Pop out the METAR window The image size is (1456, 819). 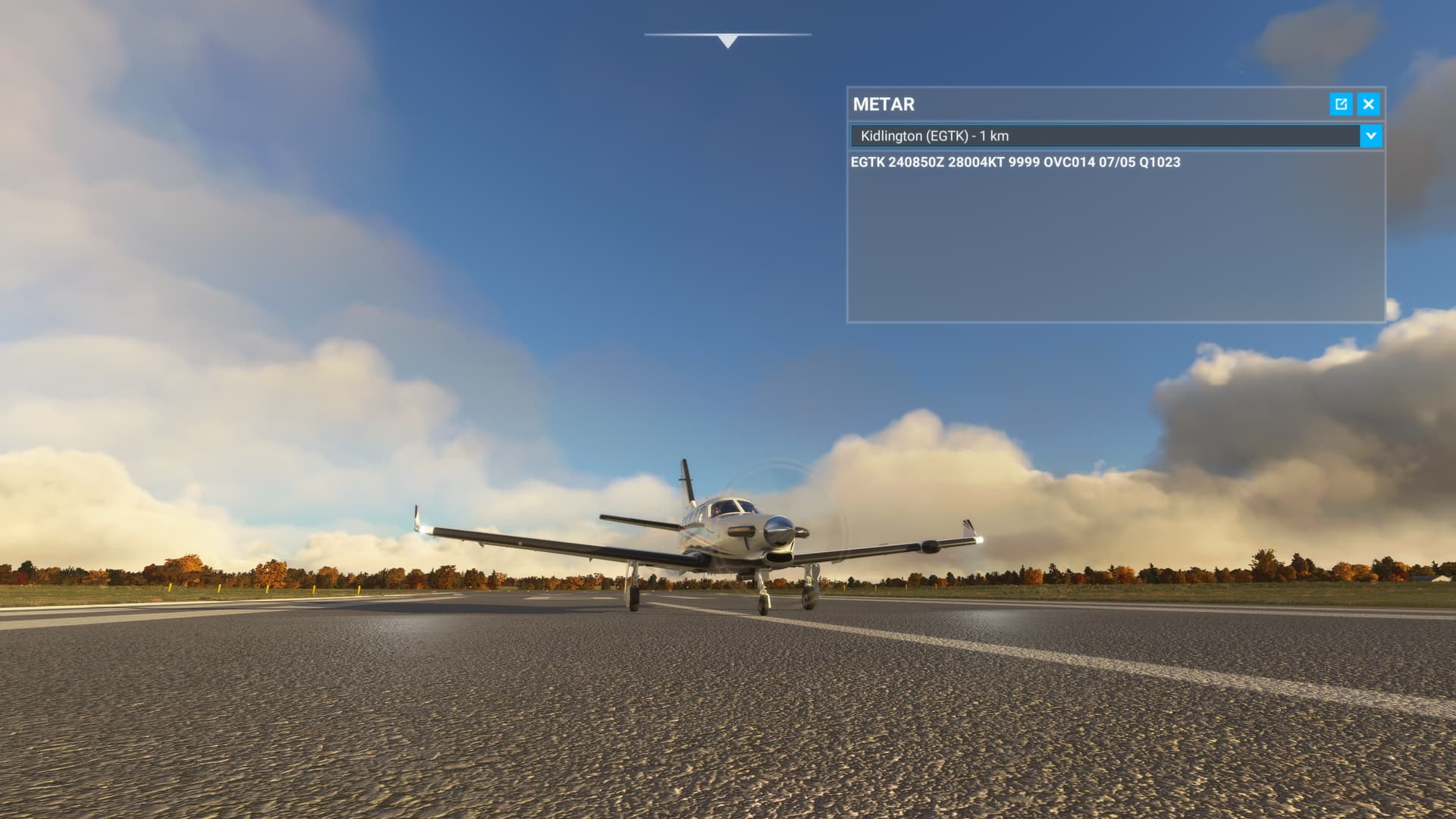click(x=1341, y=104)
